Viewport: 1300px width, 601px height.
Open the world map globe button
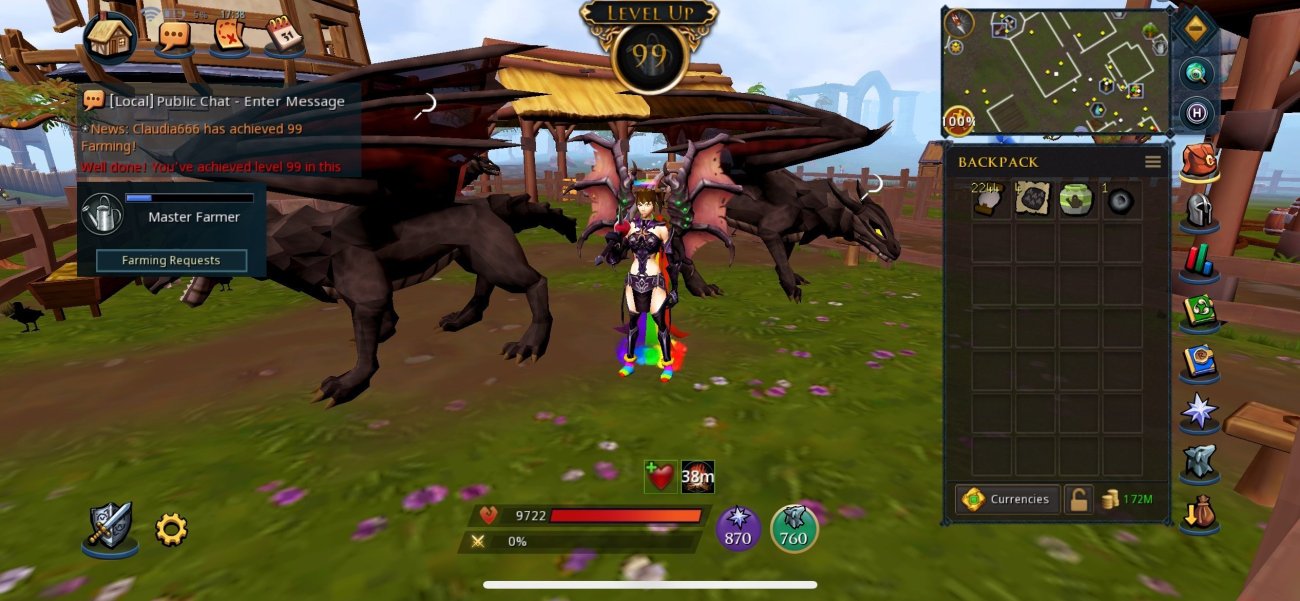1196,72
